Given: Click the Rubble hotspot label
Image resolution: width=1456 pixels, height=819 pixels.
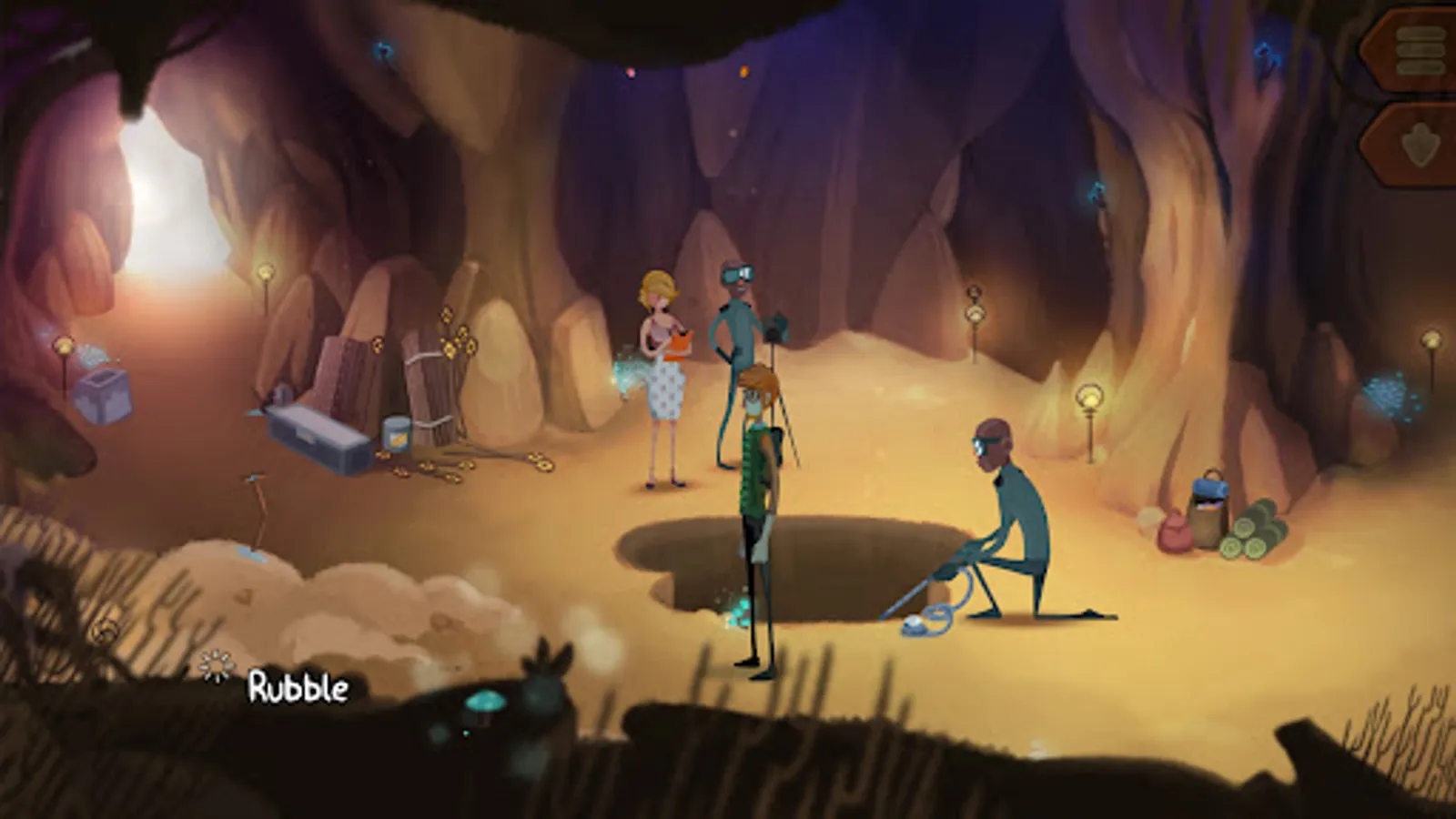Looking at the screenshot, I should click(x=298, y=689).
